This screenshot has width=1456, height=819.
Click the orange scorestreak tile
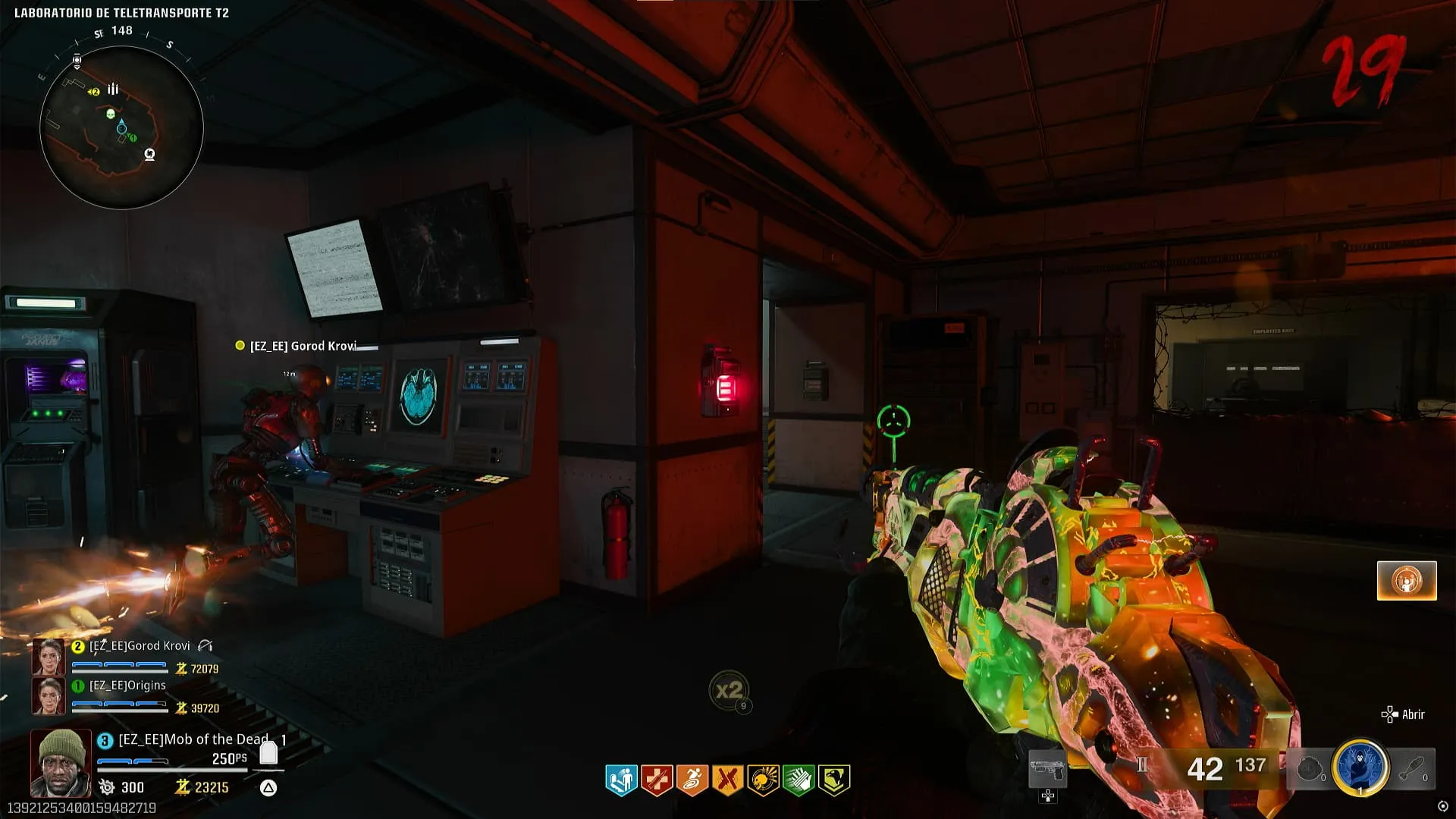(x=1407, y=581)
